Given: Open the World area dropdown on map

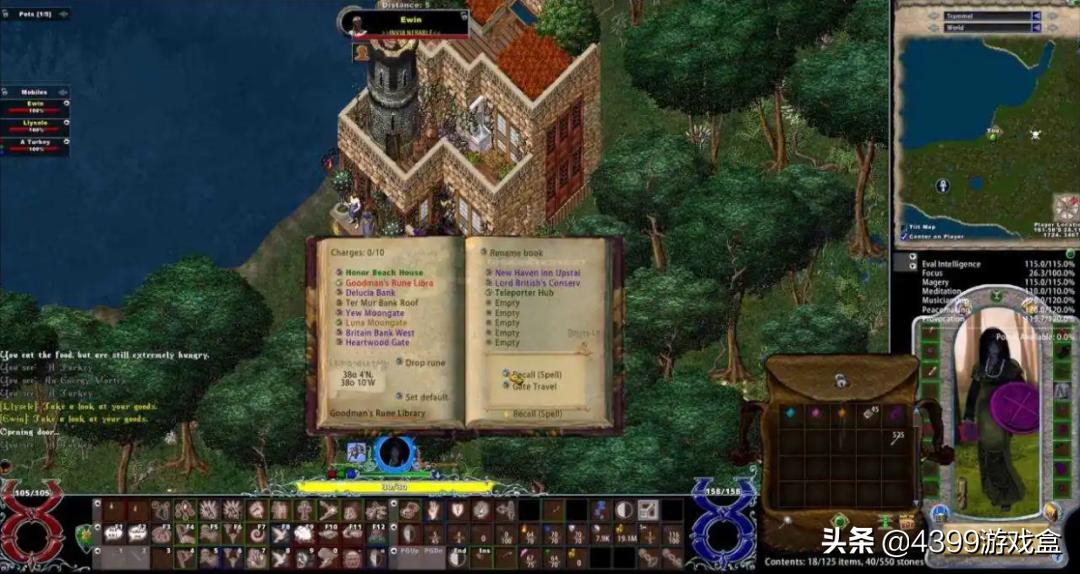Looking at the screenshot, I should click(x=1036, y=28).
